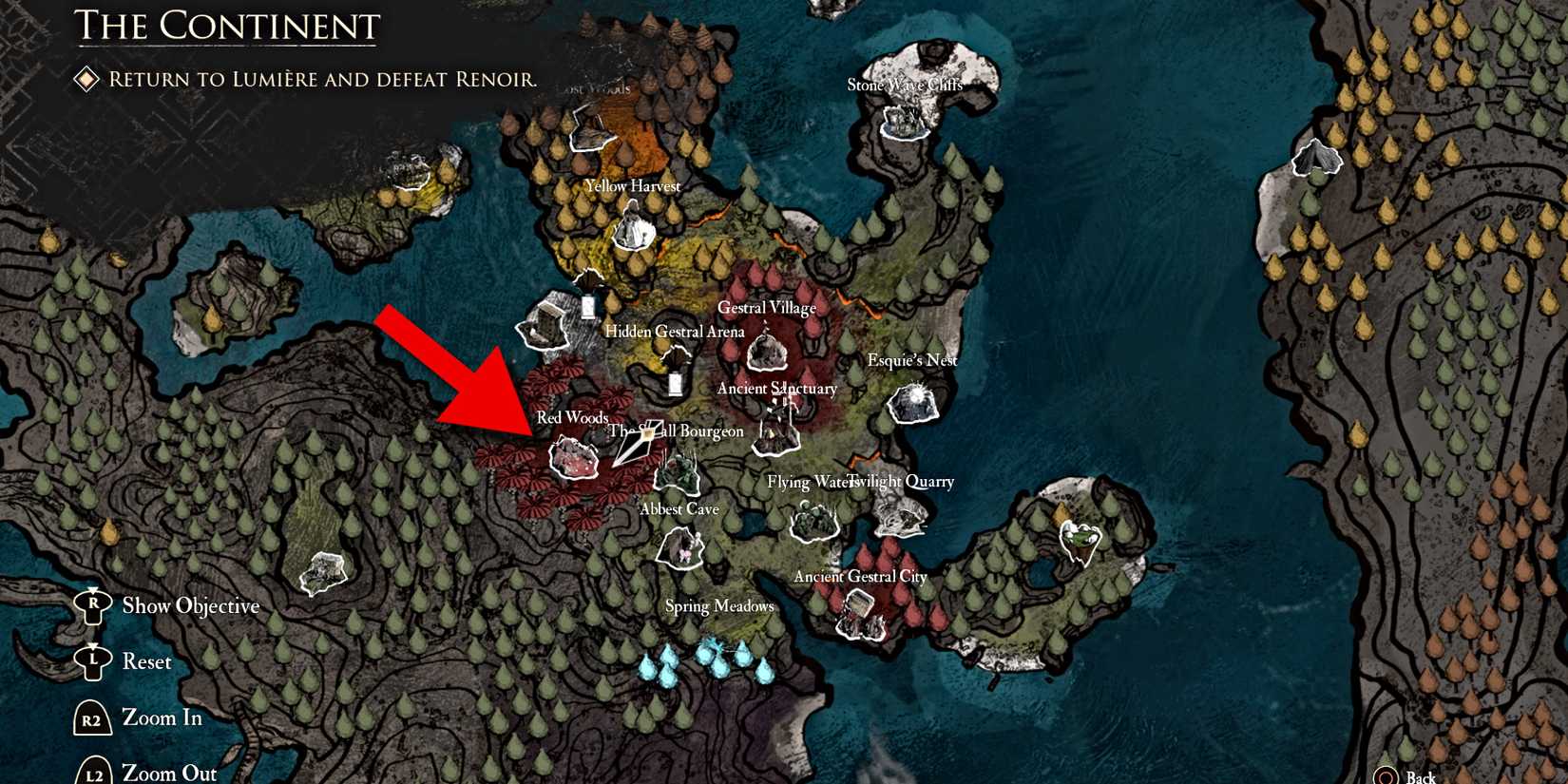Click the Gestral Village marker
The width and height of the screenshot is (1568, 784).
click(x=766, y=353)
